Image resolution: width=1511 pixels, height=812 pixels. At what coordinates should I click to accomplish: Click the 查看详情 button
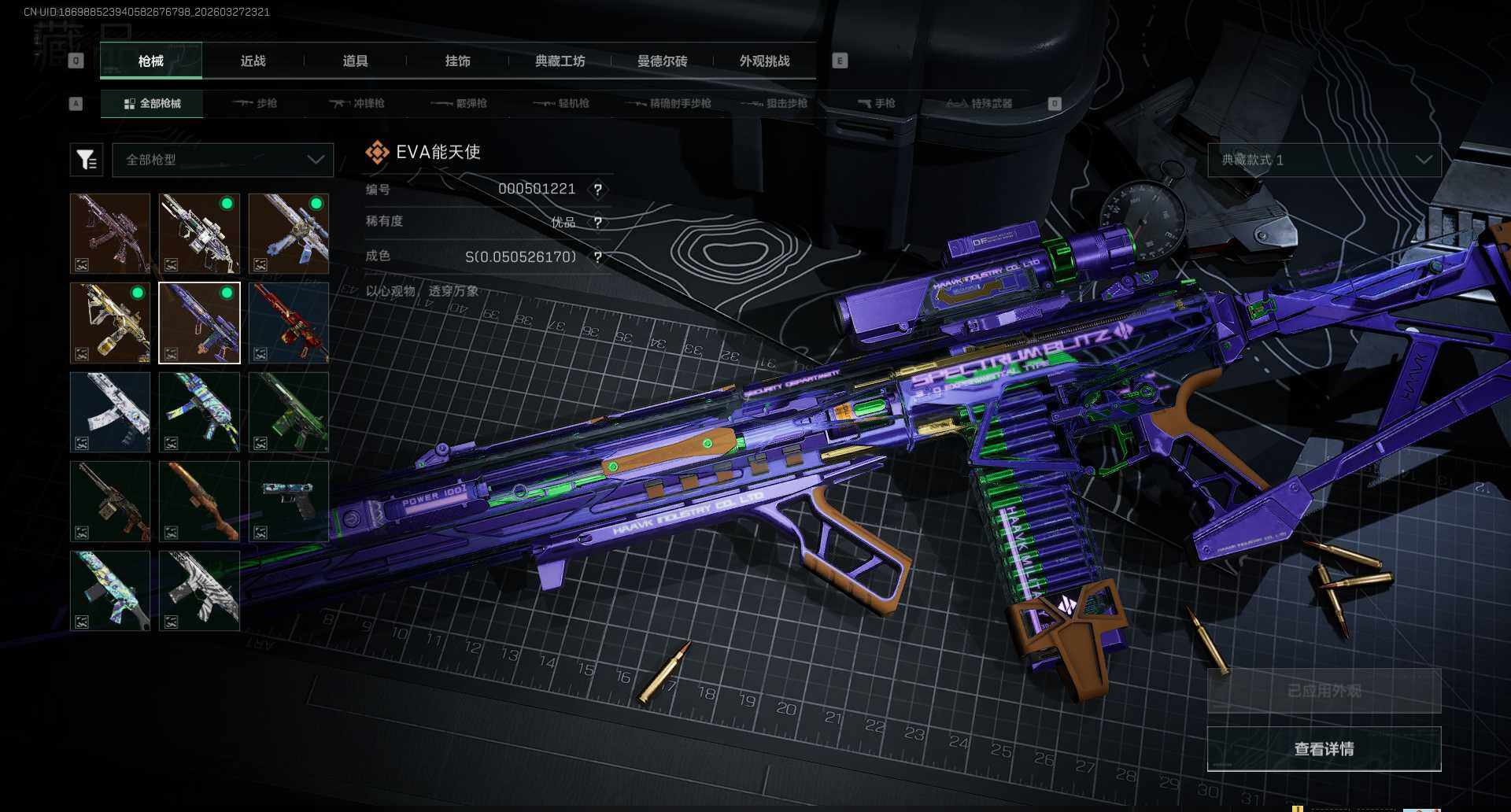click(x=1324, y=748)
